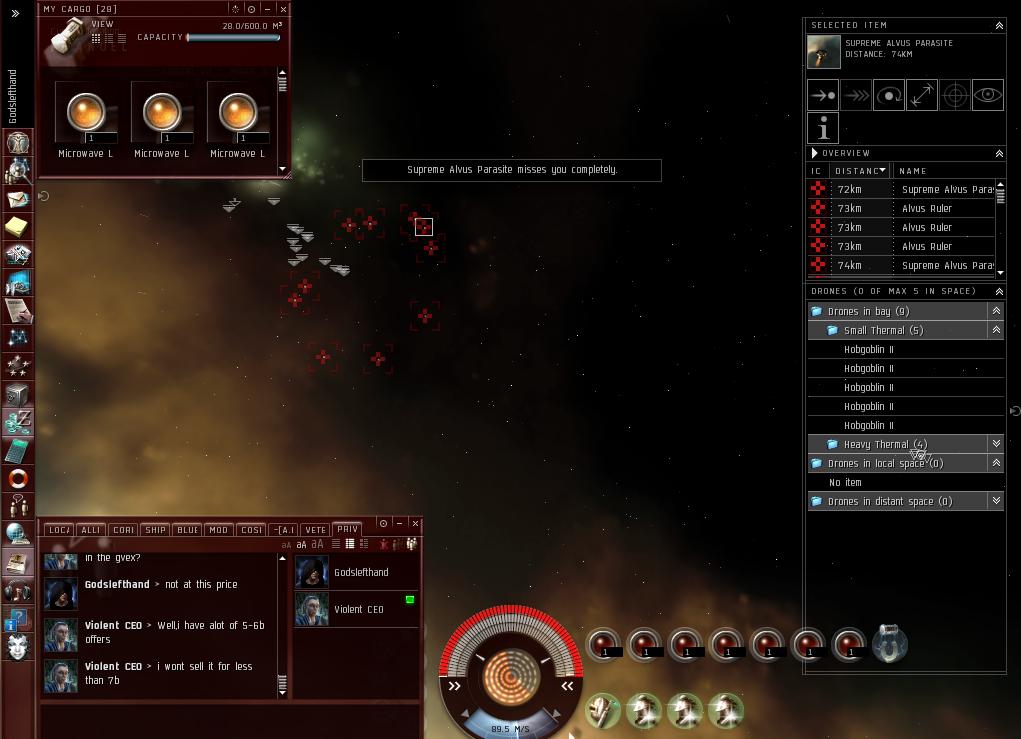This screenshot has width=1021, height=739.
Task: Minimize the My Cargo window
Action: coord(267,9)
